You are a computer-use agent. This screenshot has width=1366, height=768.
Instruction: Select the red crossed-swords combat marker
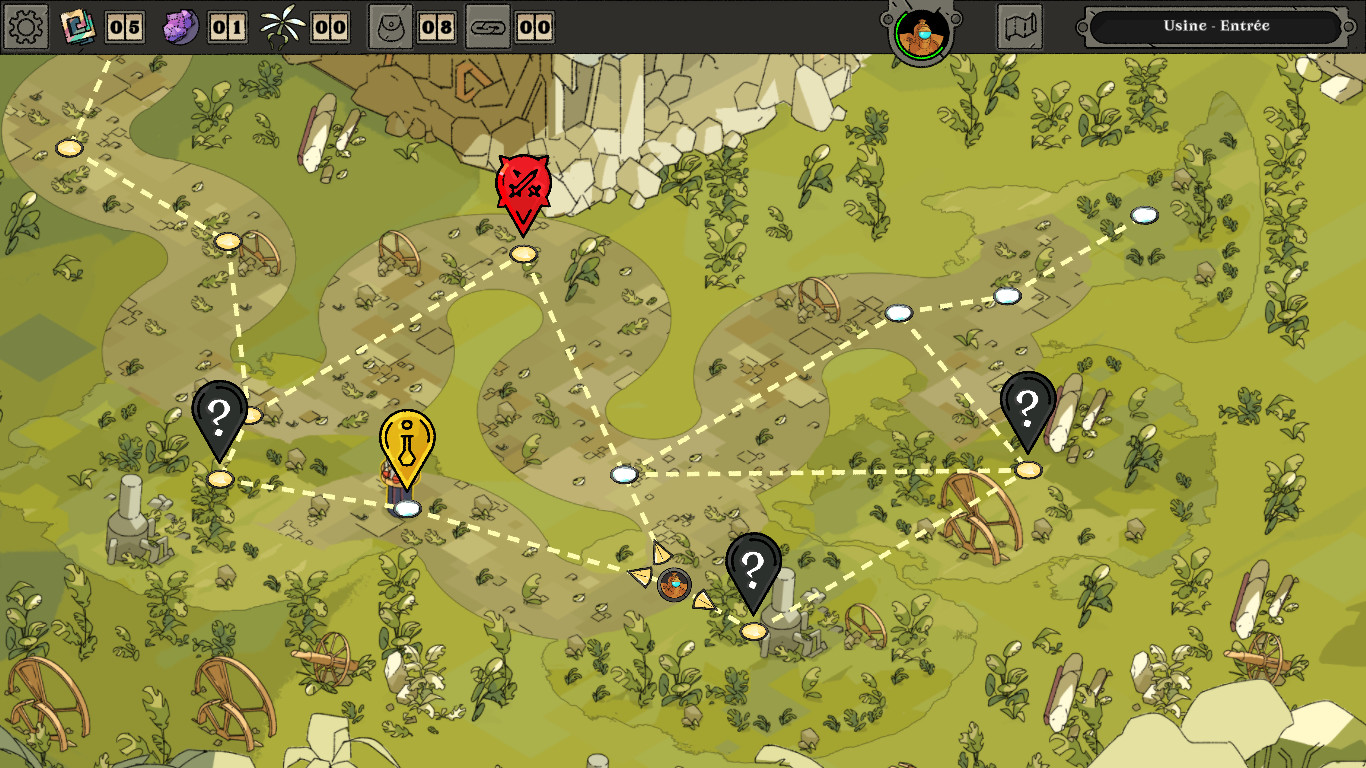pyautogui.click(x=522, y=190)
